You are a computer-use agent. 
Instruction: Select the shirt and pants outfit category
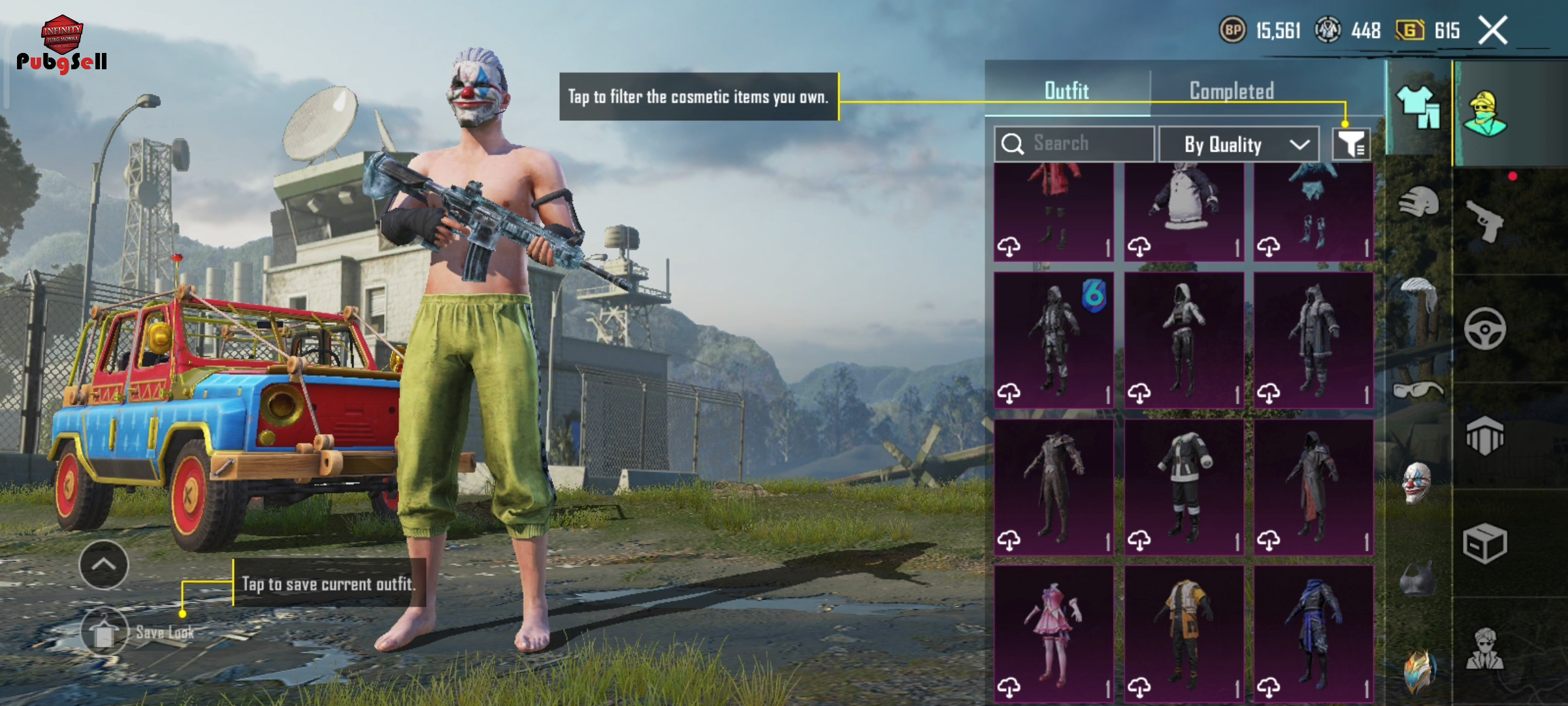(x=1418, y=108)
